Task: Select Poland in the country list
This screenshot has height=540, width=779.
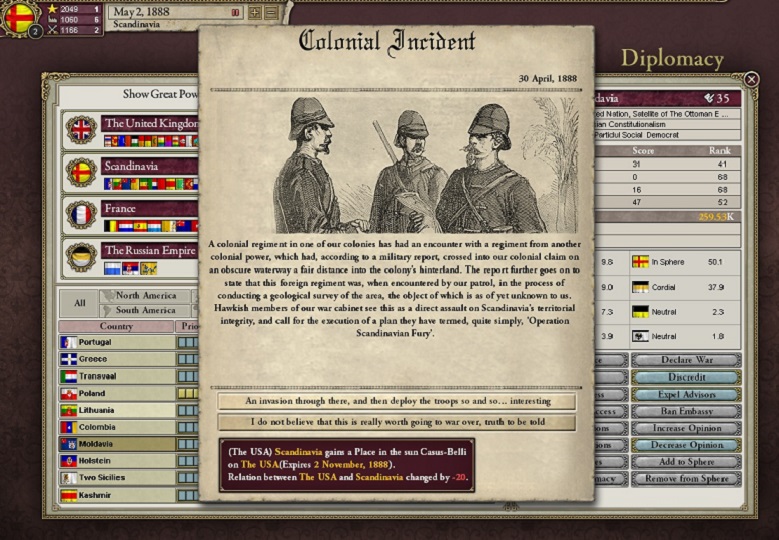Action: click(x=115, y=393)
